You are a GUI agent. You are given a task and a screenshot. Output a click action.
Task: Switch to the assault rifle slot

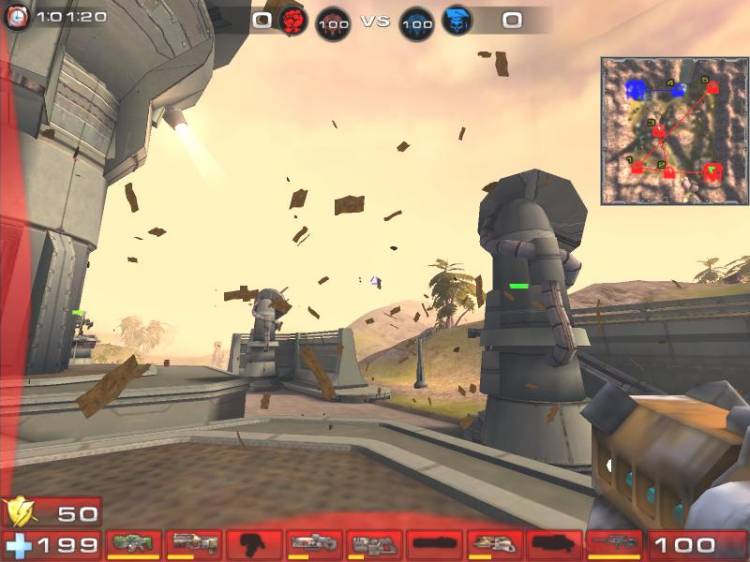tap(194, 544)
